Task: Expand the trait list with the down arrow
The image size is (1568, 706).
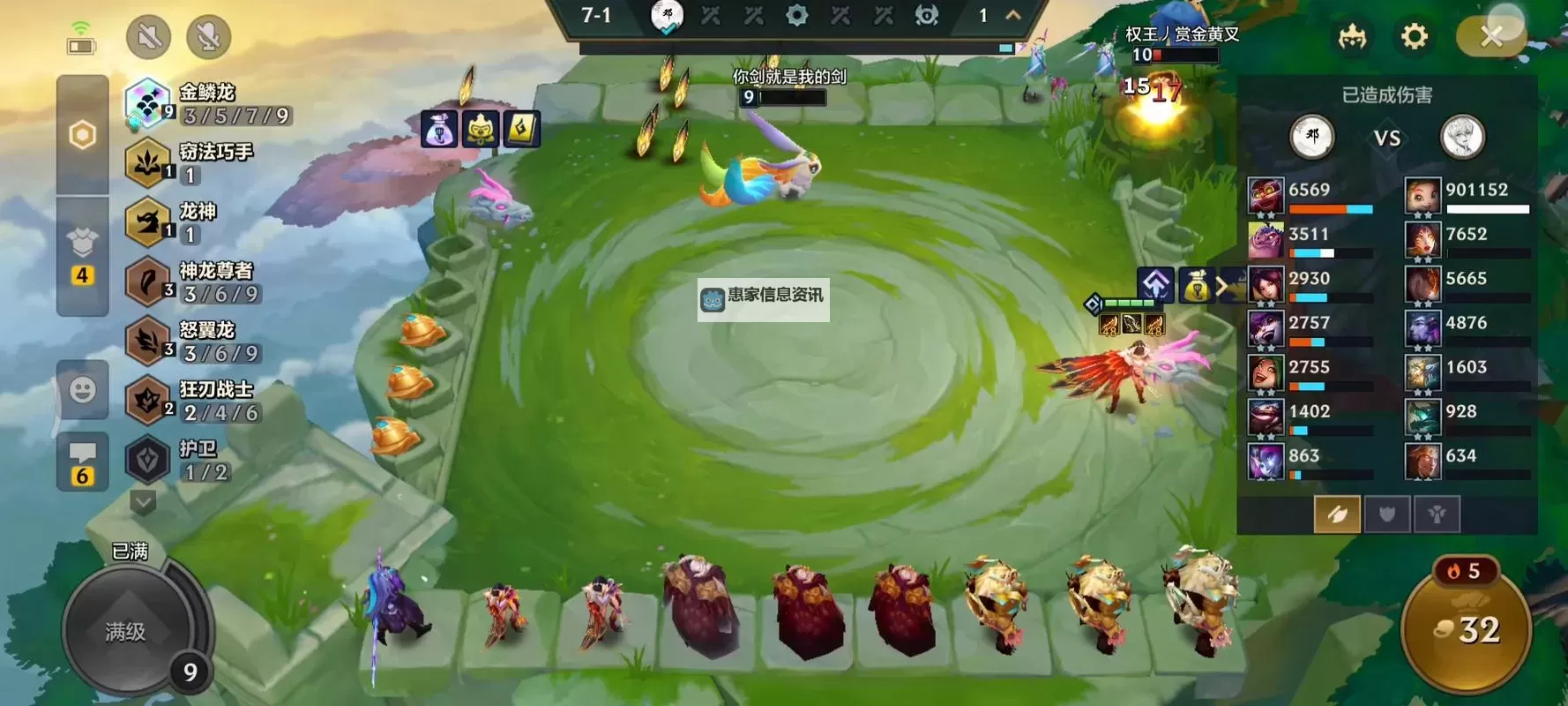Action: pos(143,503)
